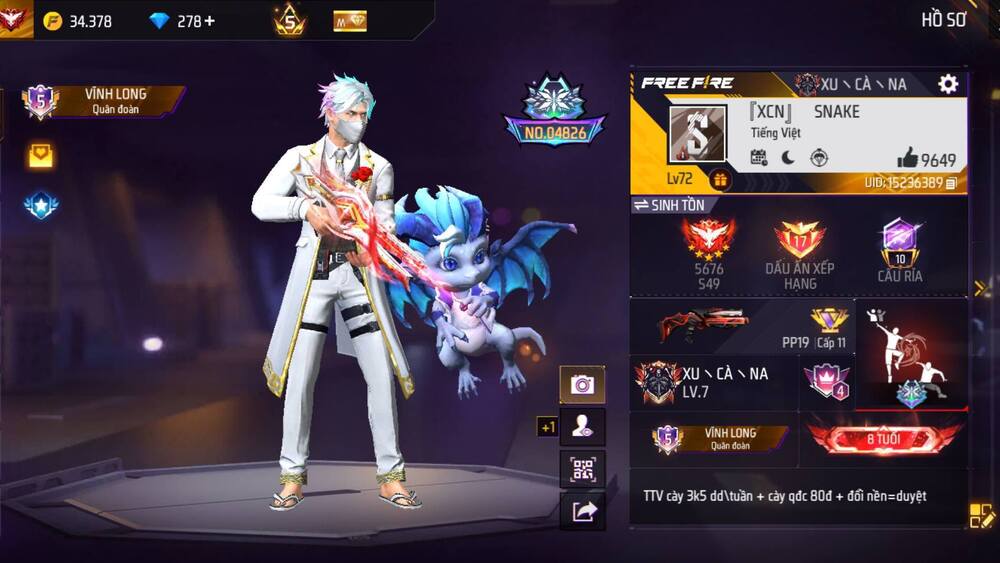View the Dấu Ấn Xếp Hạng badge
Screen dimensions: 1000x563
point(799,253)
